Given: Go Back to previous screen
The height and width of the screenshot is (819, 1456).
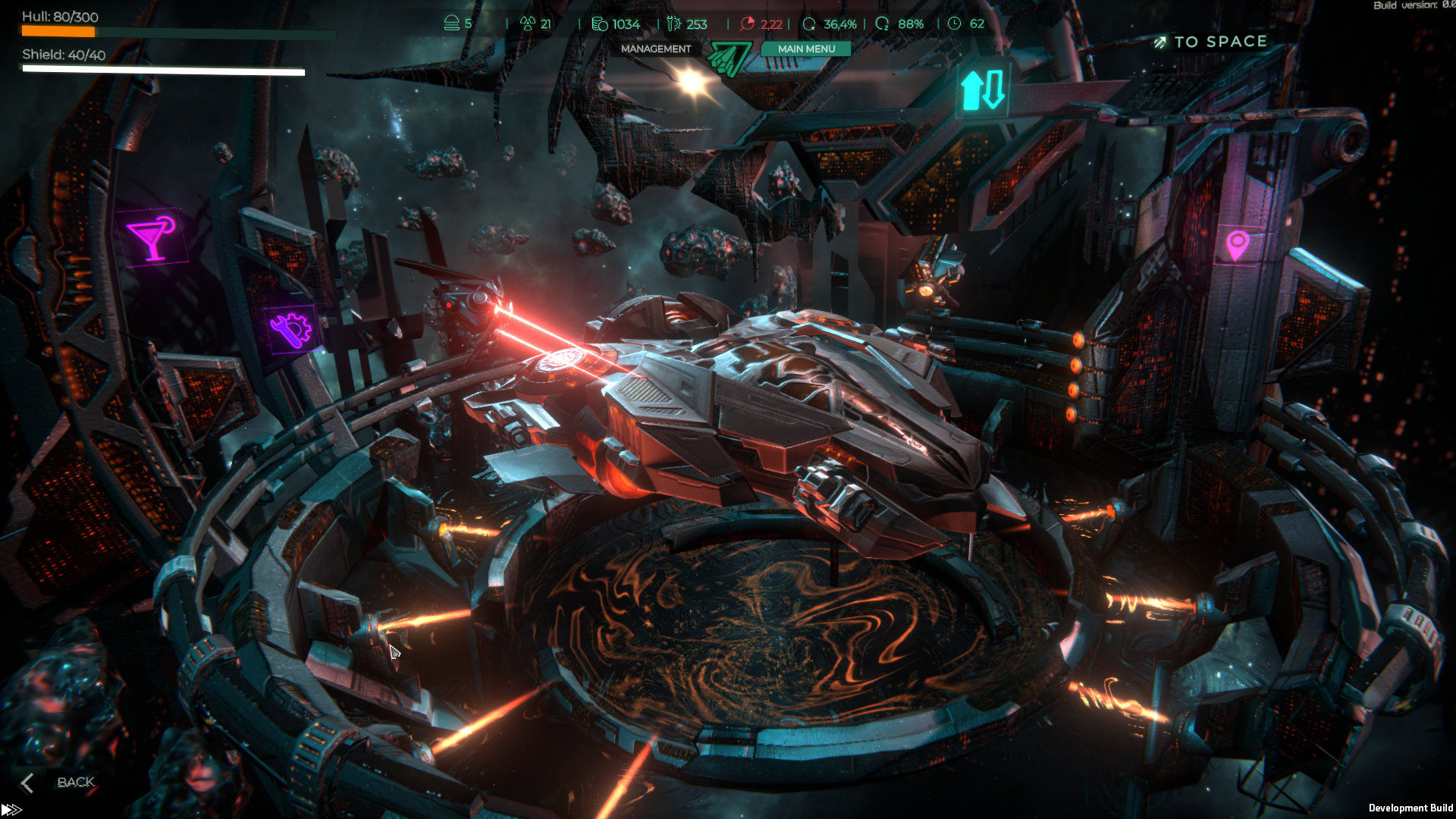Looking at the screenshot, I should tap(59, 782).
